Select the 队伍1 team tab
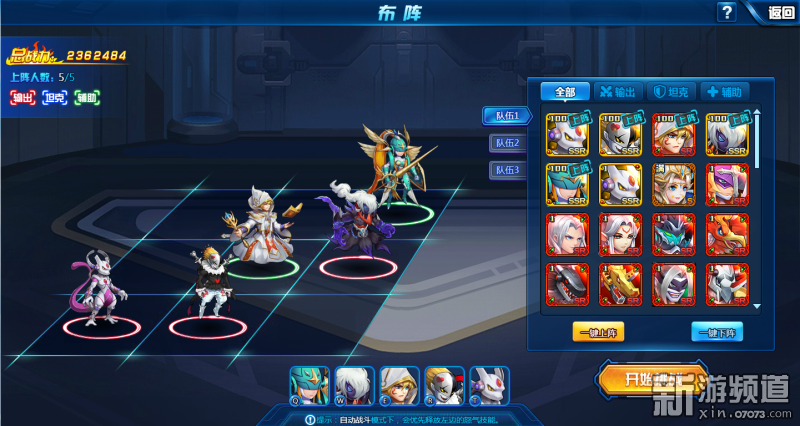Viewport: 800px width, 426px height. click(506, 116)
